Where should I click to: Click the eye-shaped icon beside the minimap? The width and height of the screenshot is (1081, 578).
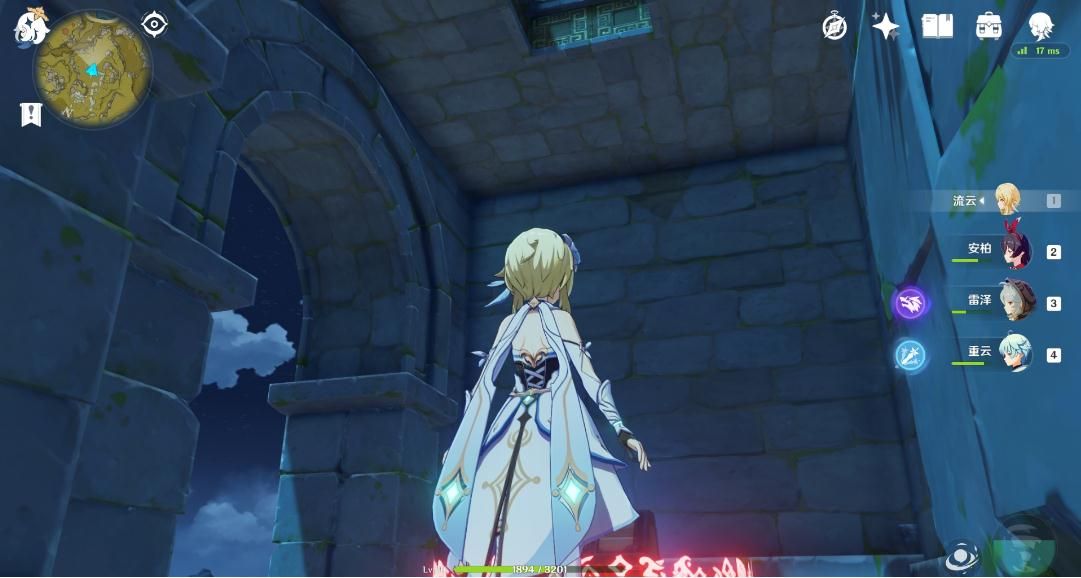[x=154, y=23]
